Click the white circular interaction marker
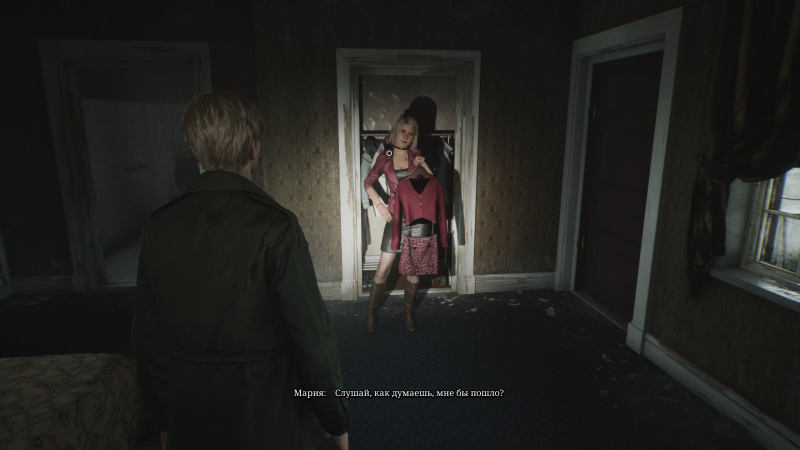800x450 pixels. click(x=389, y=154)
